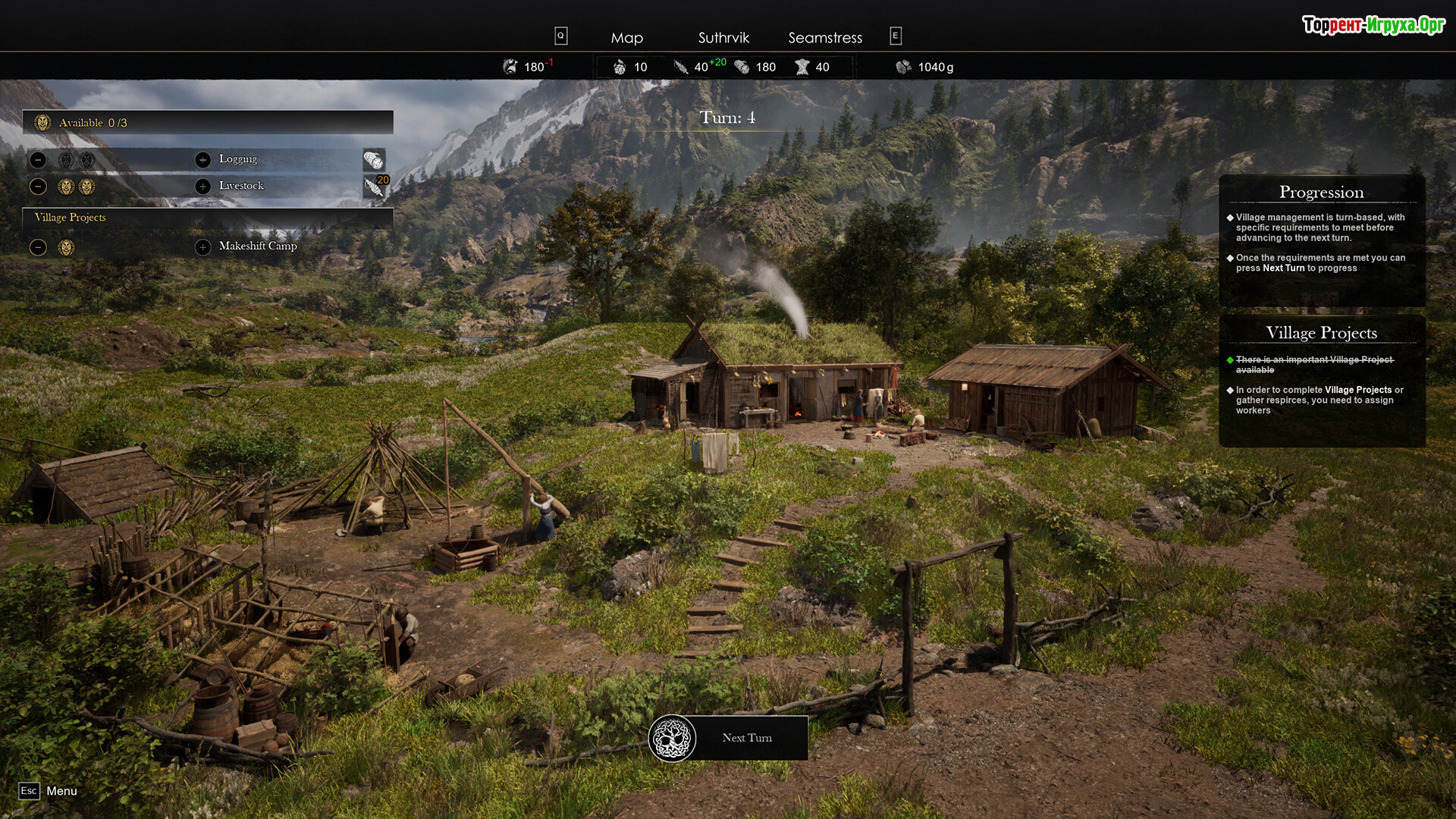
Task: Assign a worker to Makeshift Camp
Action: pyautogui.click(x=202, y=247)
